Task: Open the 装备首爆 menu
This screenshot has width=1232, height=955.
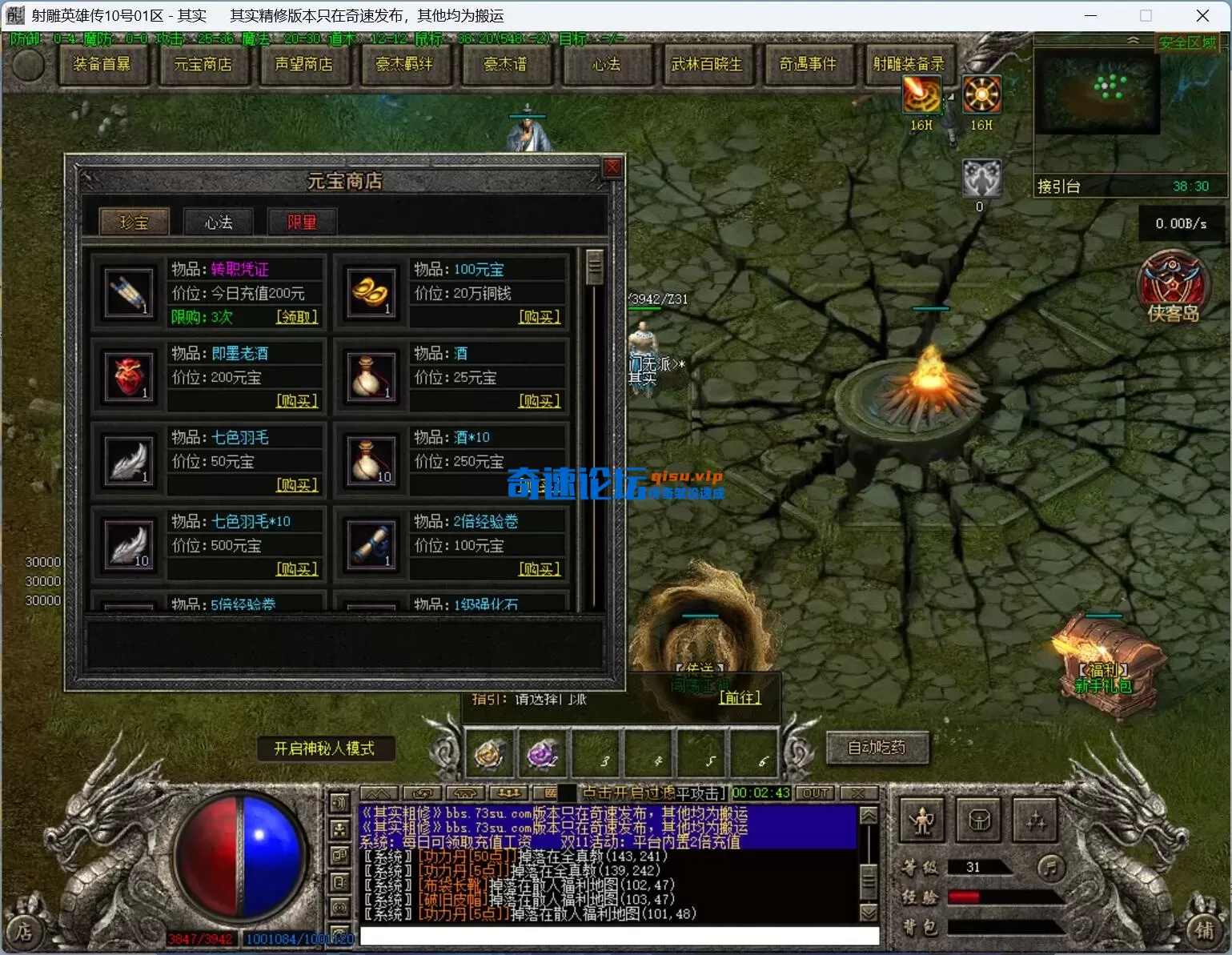Action: coord(102,64)
